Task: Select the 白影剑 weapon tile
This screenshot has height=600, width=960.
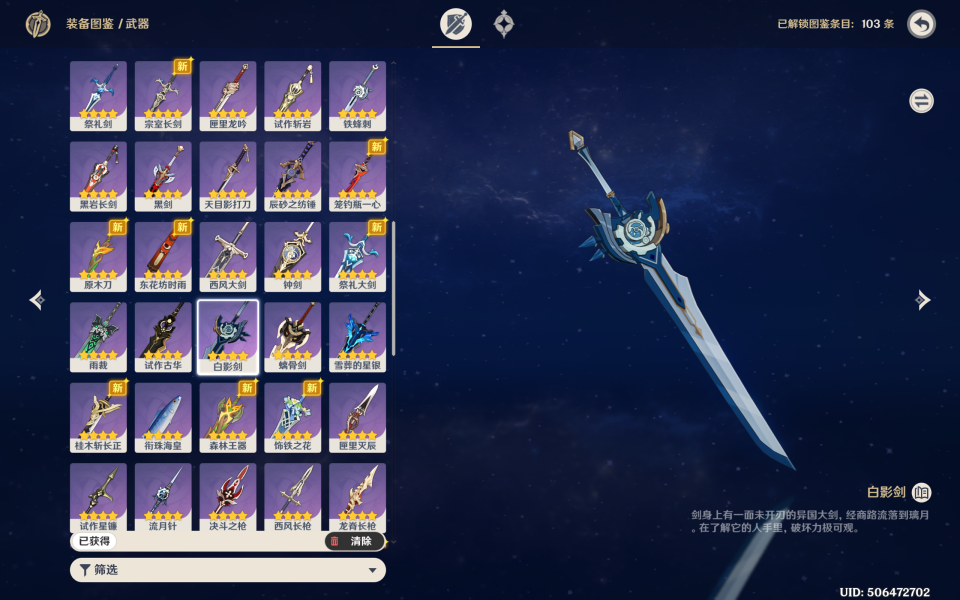Action: click(228, 337)
